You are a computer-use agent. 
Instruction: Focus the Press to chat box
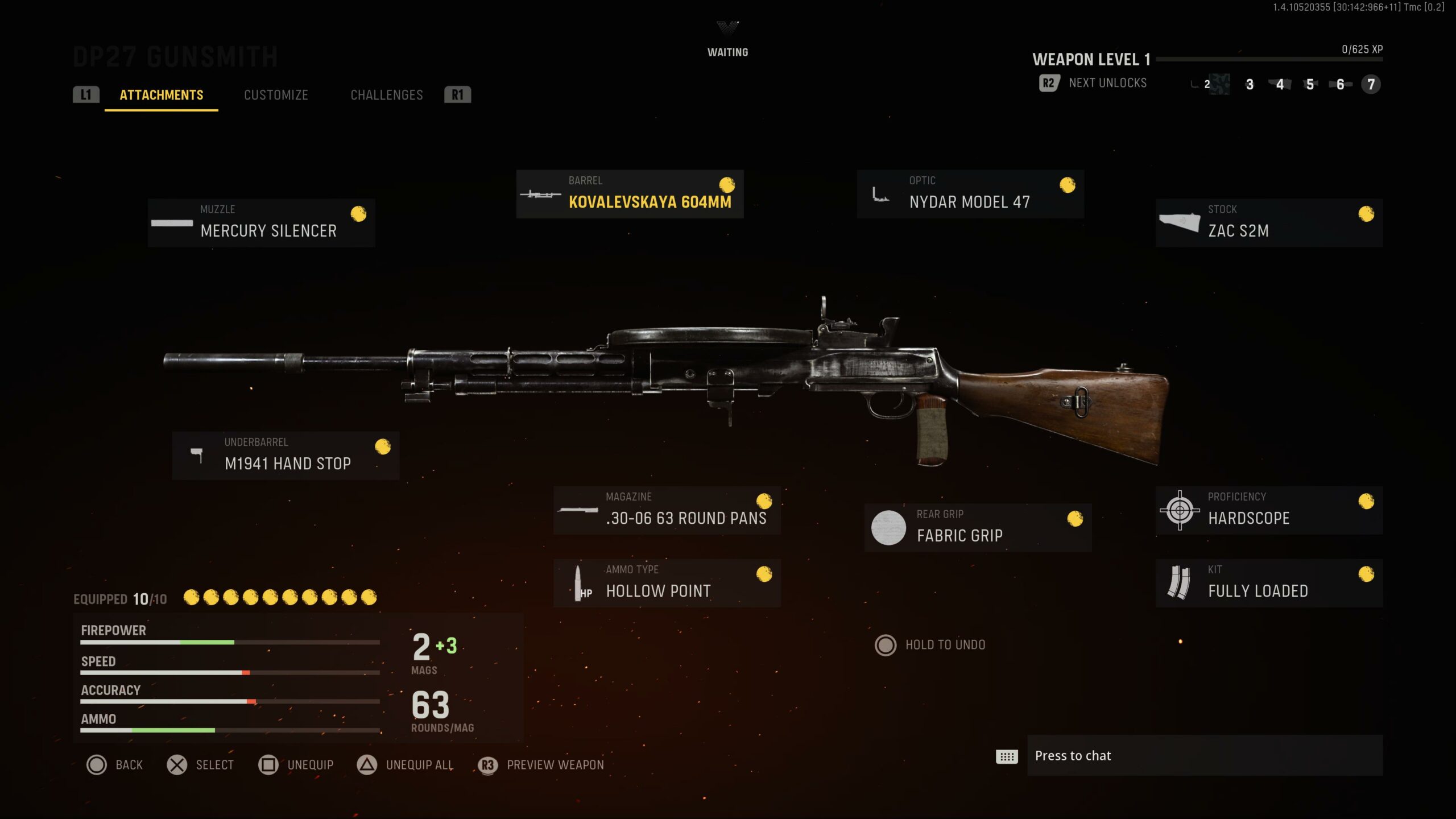pos(1205,755)
